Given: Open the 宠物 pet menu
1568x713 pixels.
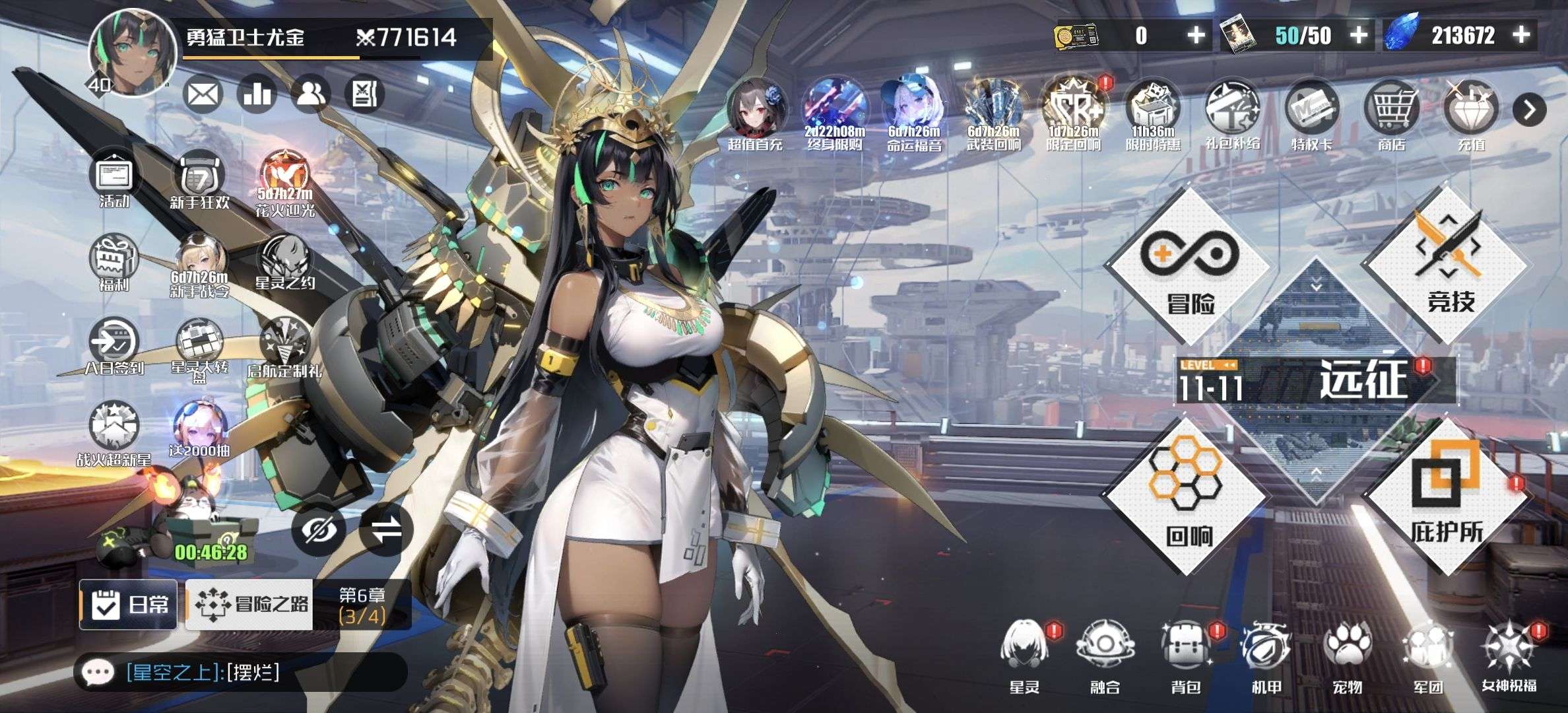Looking at the screenshot, I should (1346, 654).
